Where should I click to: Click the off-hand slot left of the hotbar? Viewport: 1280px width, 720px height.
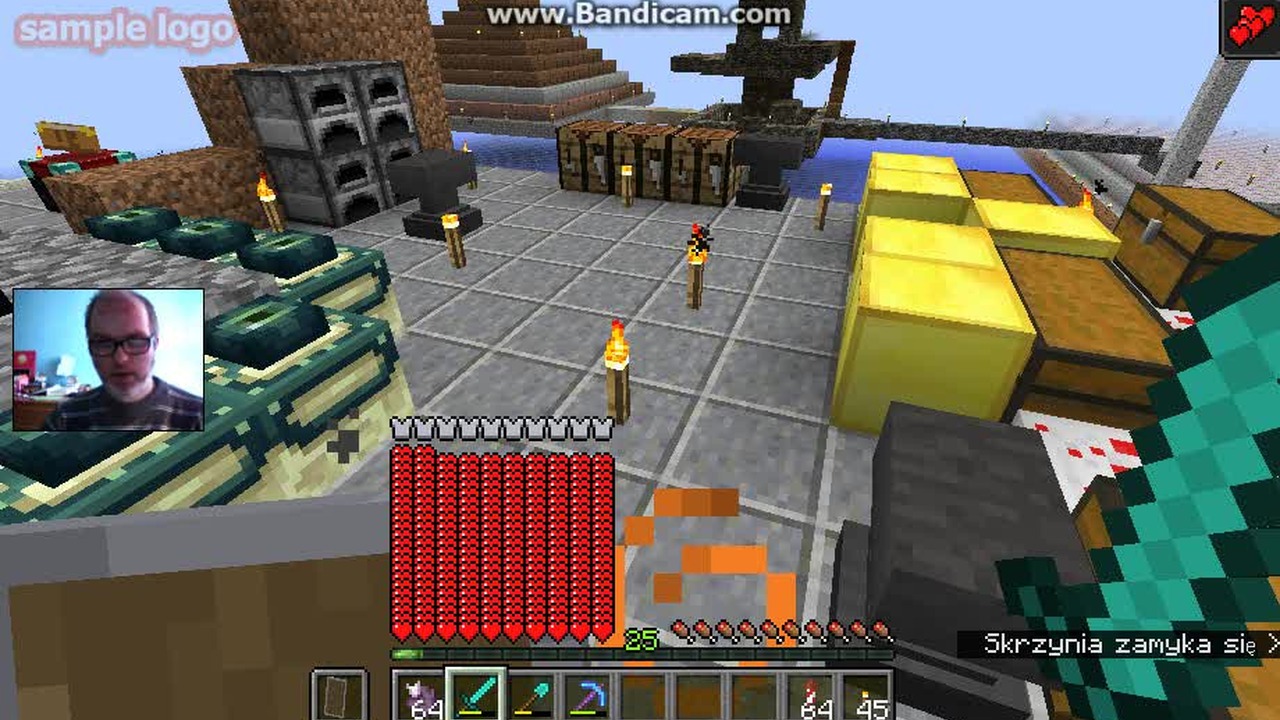340,696
